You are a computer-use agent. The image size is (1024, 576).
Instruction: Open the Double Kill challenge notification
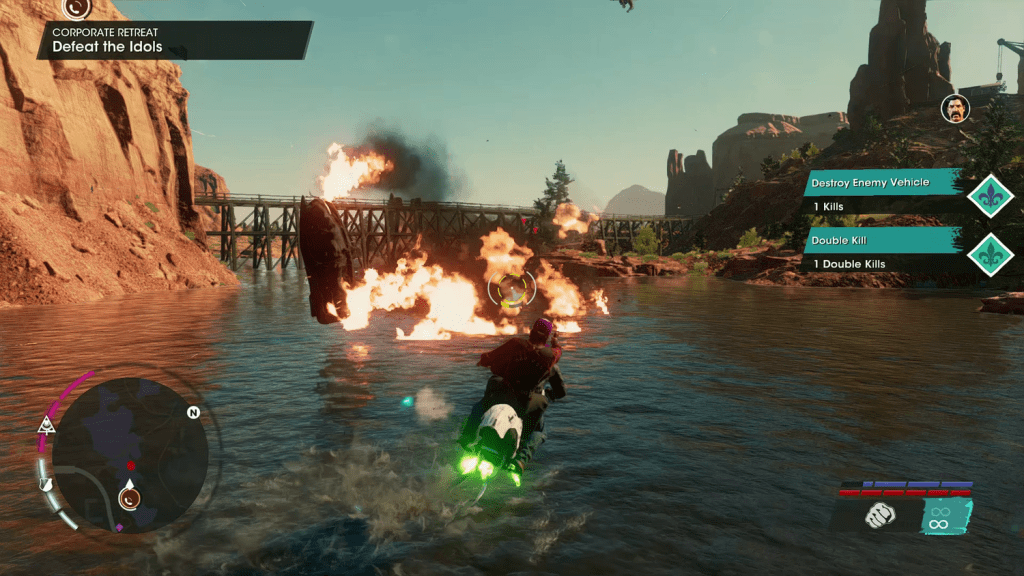point(882,251)
